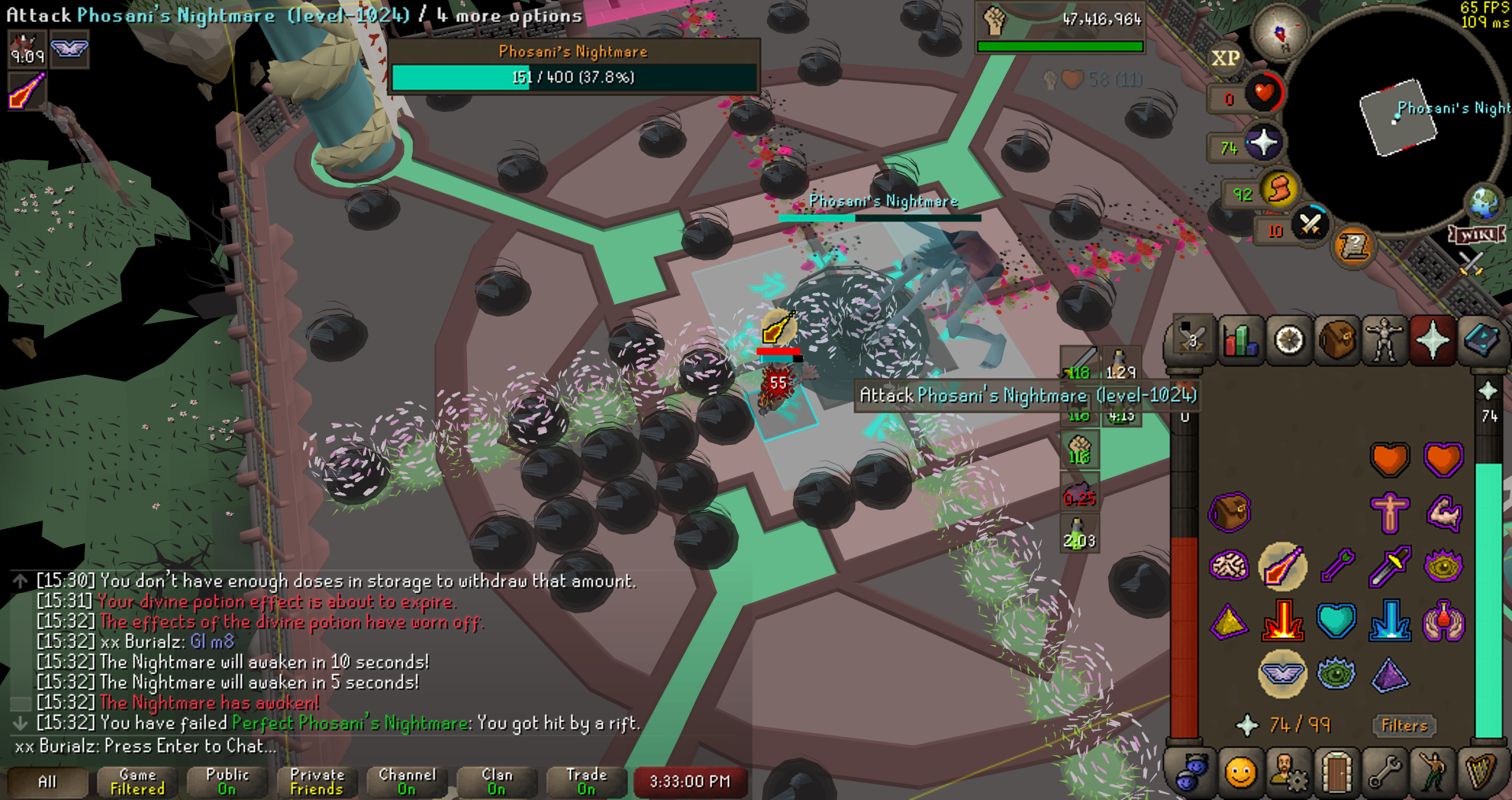
Task: Toggle the Protect from Magic prayer
Action: pyautogui.click(x=1282, y=567)
